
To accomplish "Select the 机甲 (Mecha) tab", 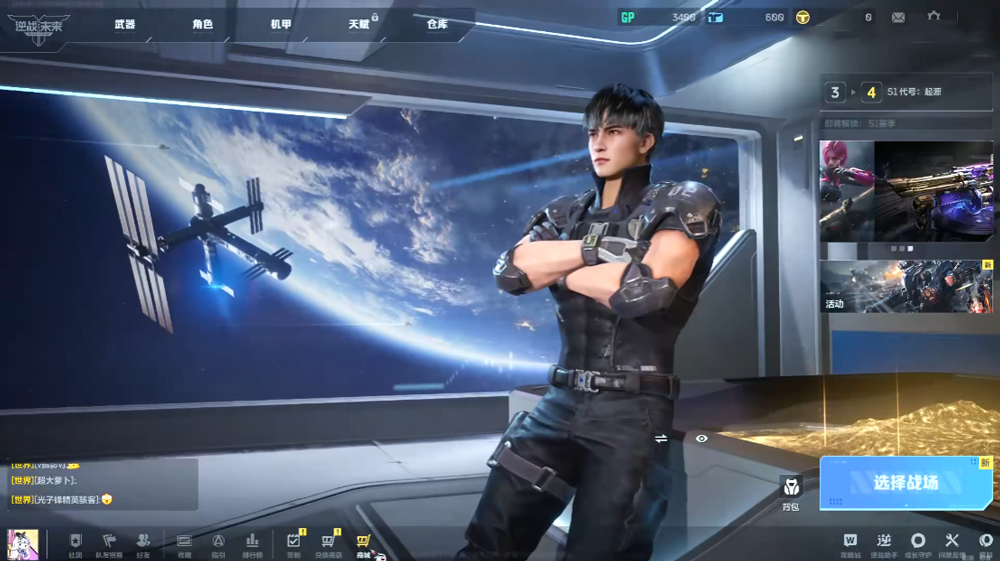I will coord(281,24).
